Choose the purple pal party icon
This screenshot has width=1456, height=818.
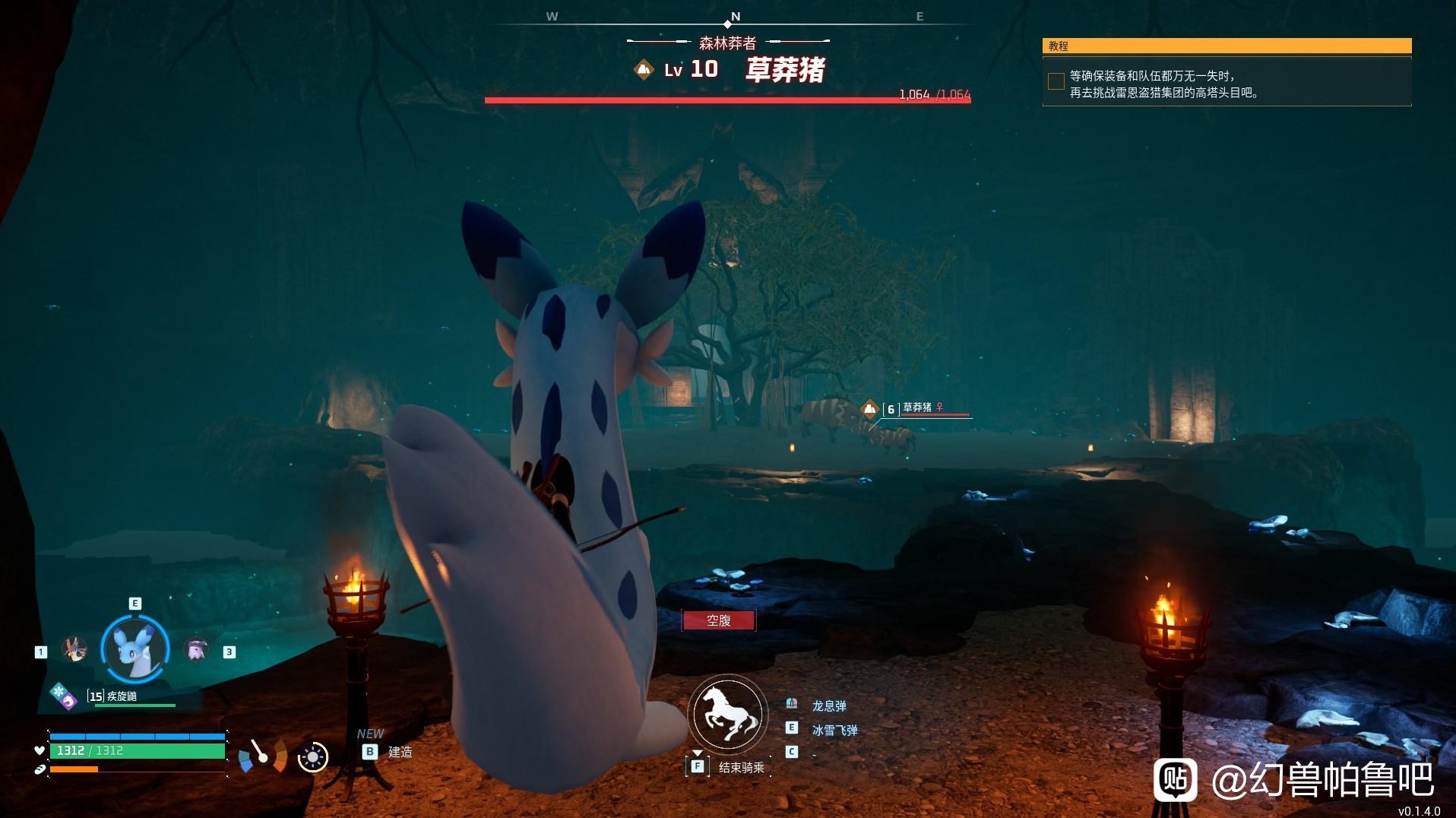(x=197, y=650)
